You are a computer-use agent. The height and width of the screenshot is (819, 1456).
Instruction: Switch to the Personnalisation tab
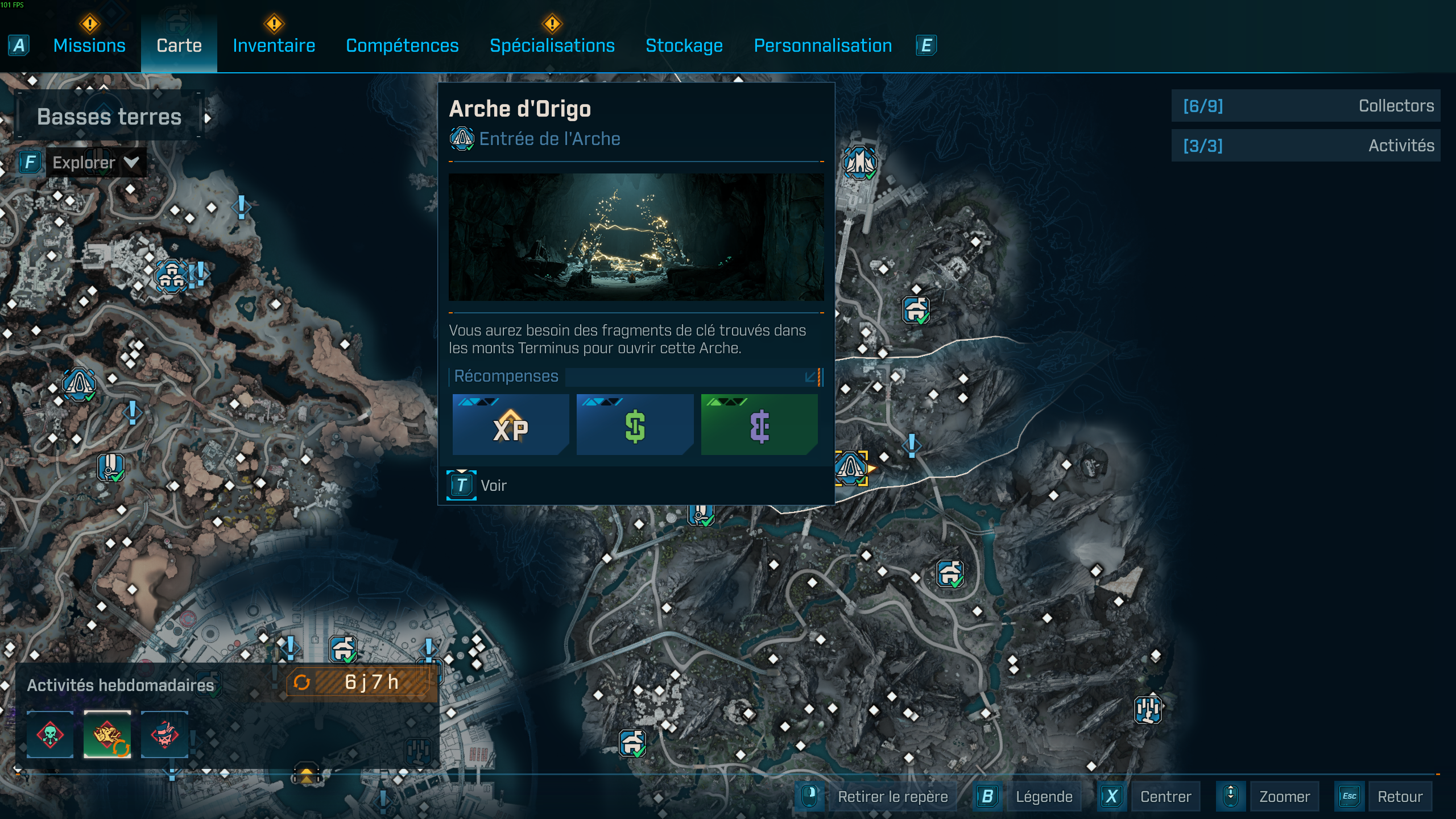click(x=822, y=45)
